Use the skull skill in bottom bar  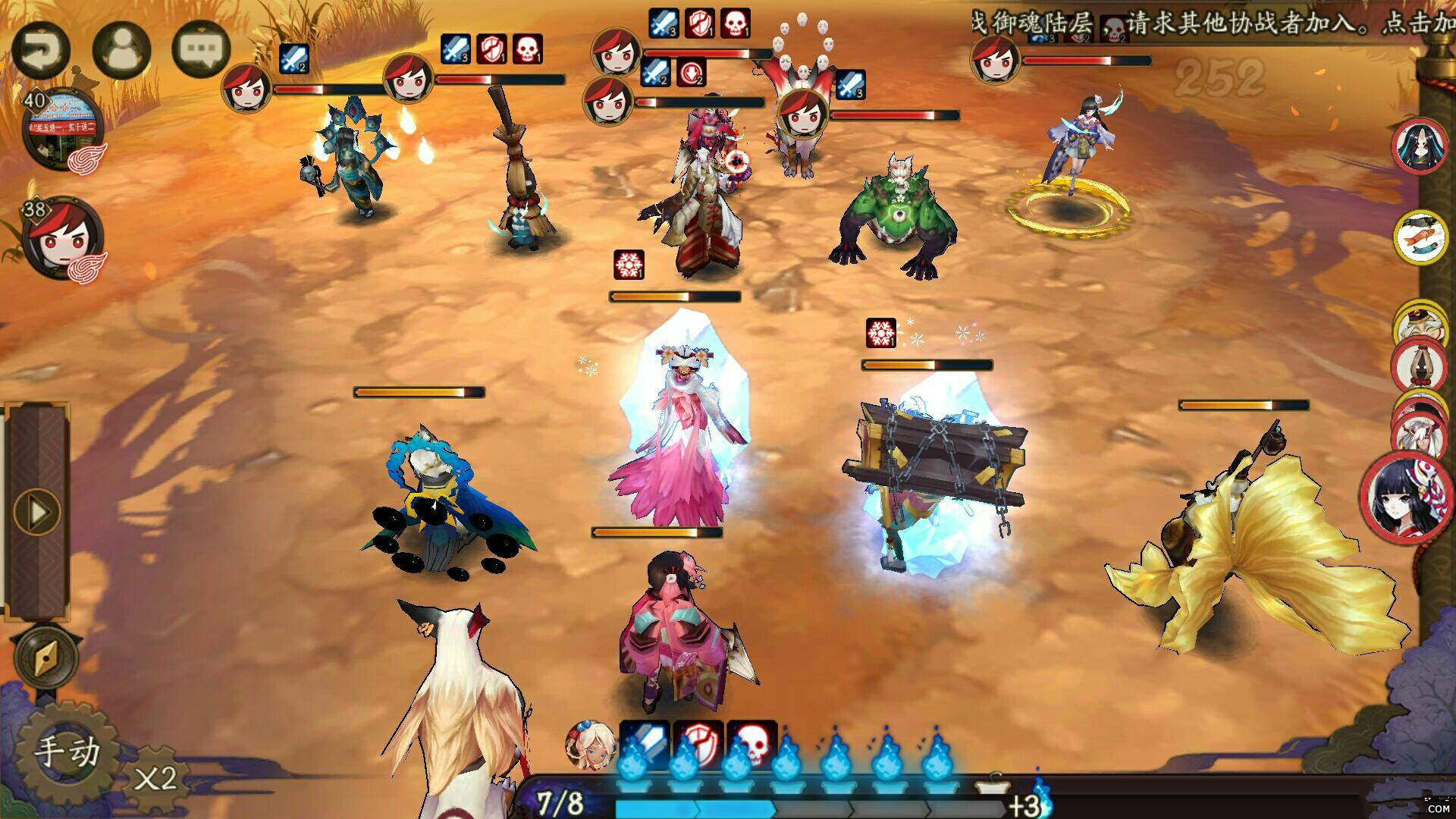(752, 745)
